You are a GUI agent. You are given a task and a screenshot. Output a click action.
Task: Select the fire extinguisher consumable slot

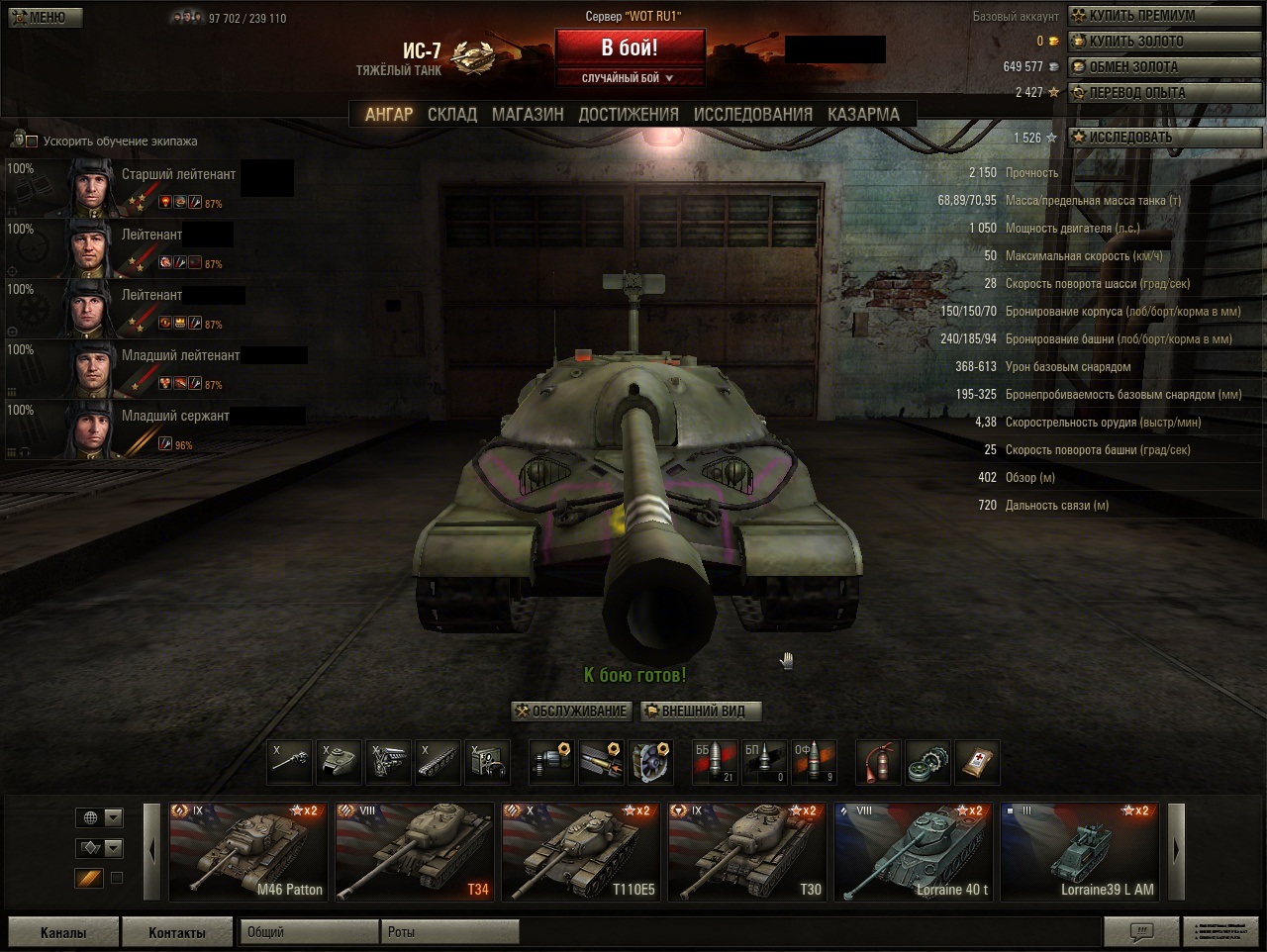[x=878, y=762]
